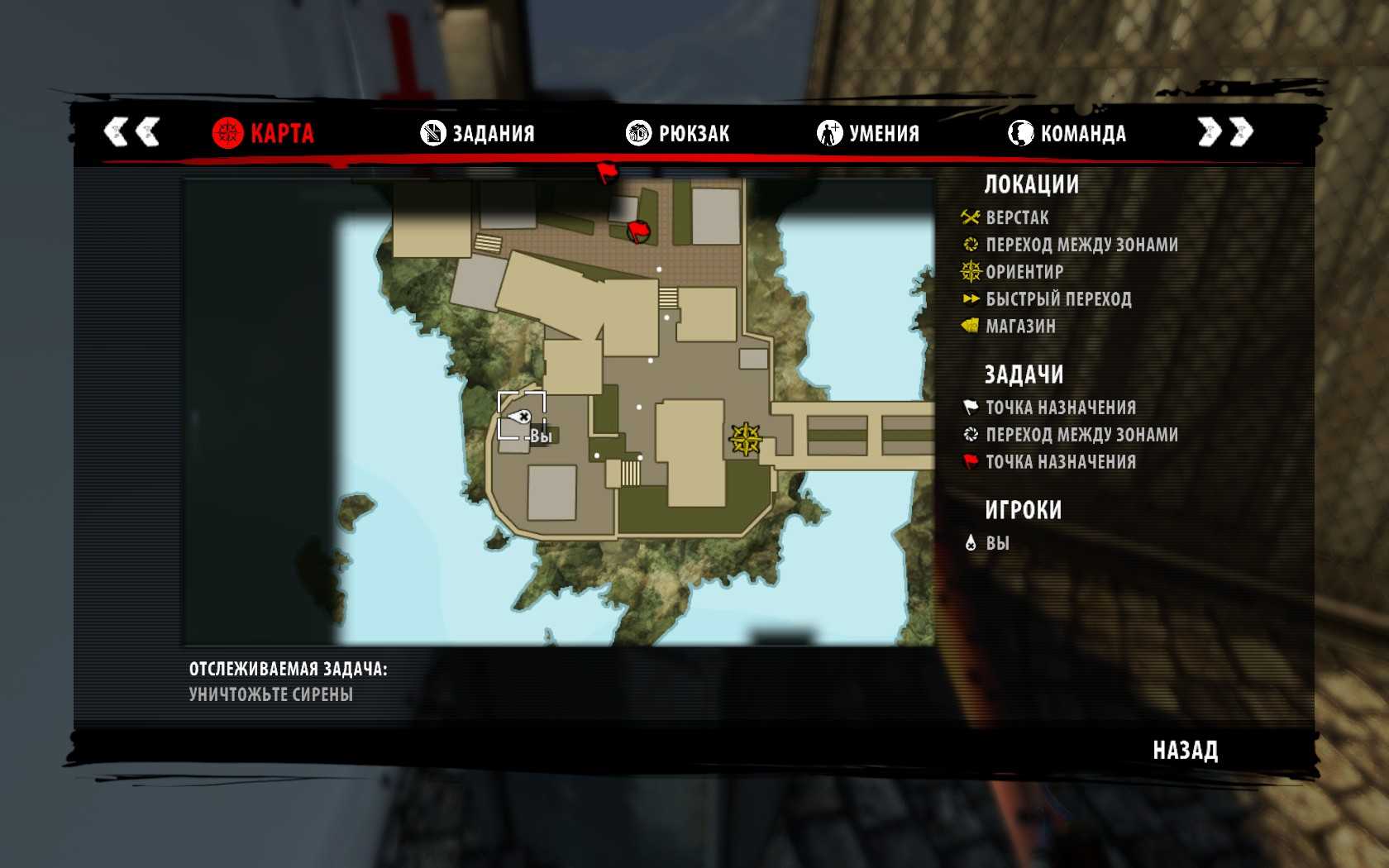Screen dimensions: 1389x868
Task: Select the Карта tab
Action: coord(263,133)
